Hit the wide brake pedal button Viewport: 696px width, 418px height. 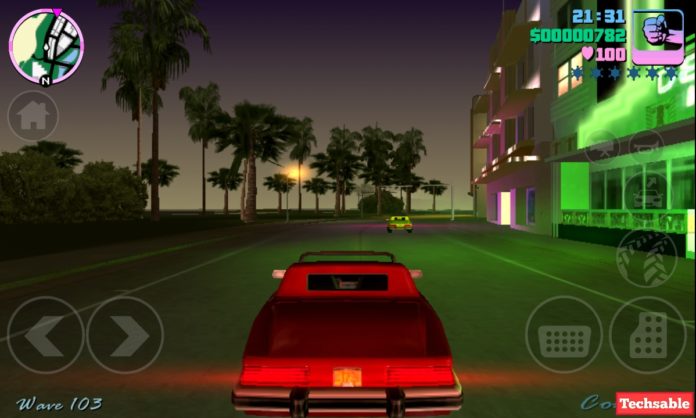pos(564,335)
